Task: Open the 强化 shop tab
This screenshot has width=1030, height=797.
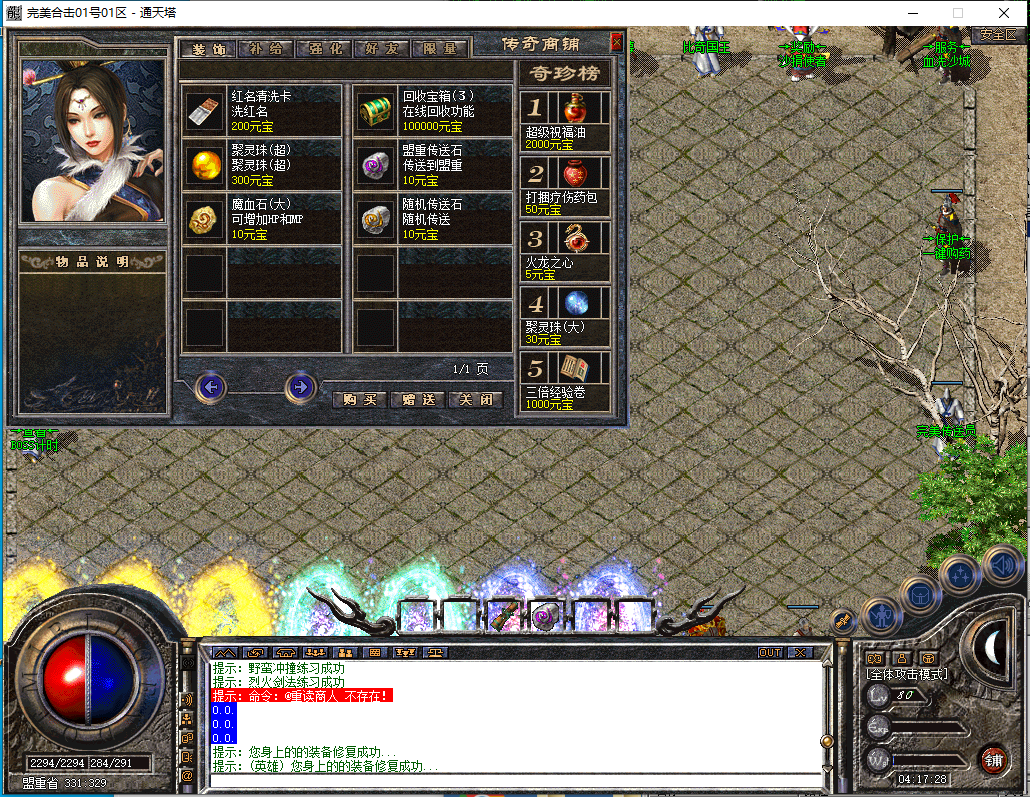Action: pos(325,48)
